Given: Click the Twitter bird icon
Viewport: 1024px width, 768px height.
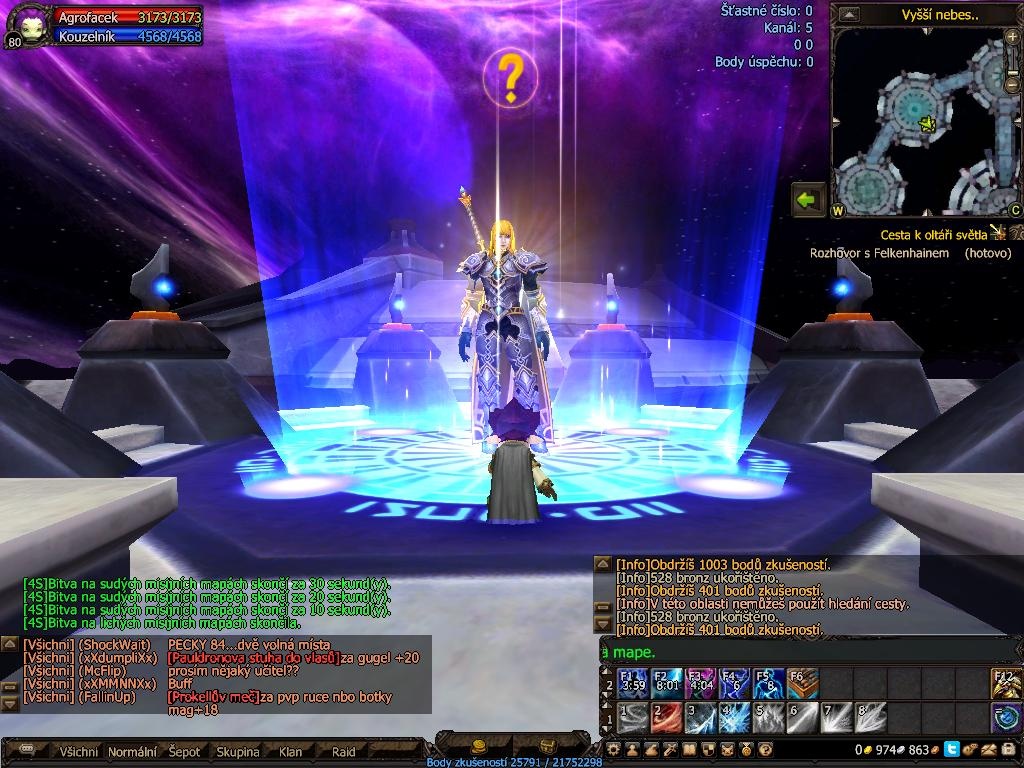Looking at the screenshot, I should (951, 749).
